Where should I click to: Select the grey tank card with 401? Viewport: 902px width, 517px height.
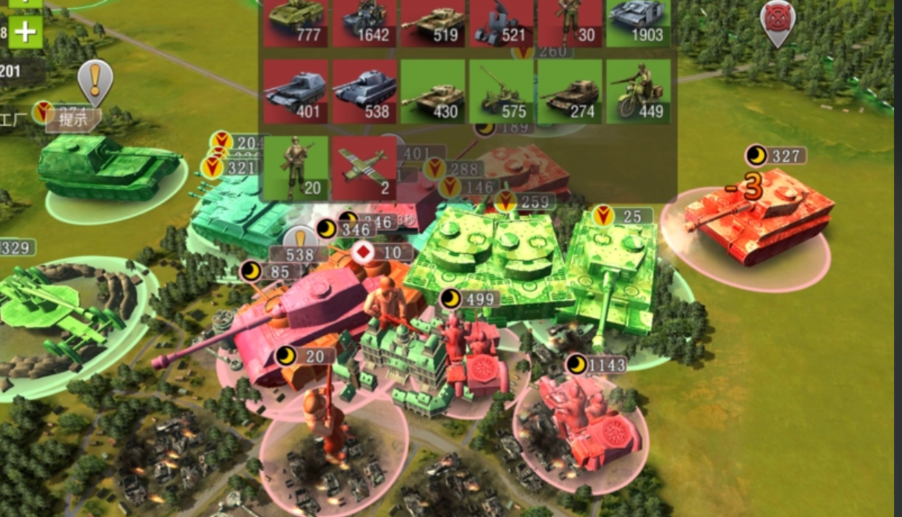[297, 92]
